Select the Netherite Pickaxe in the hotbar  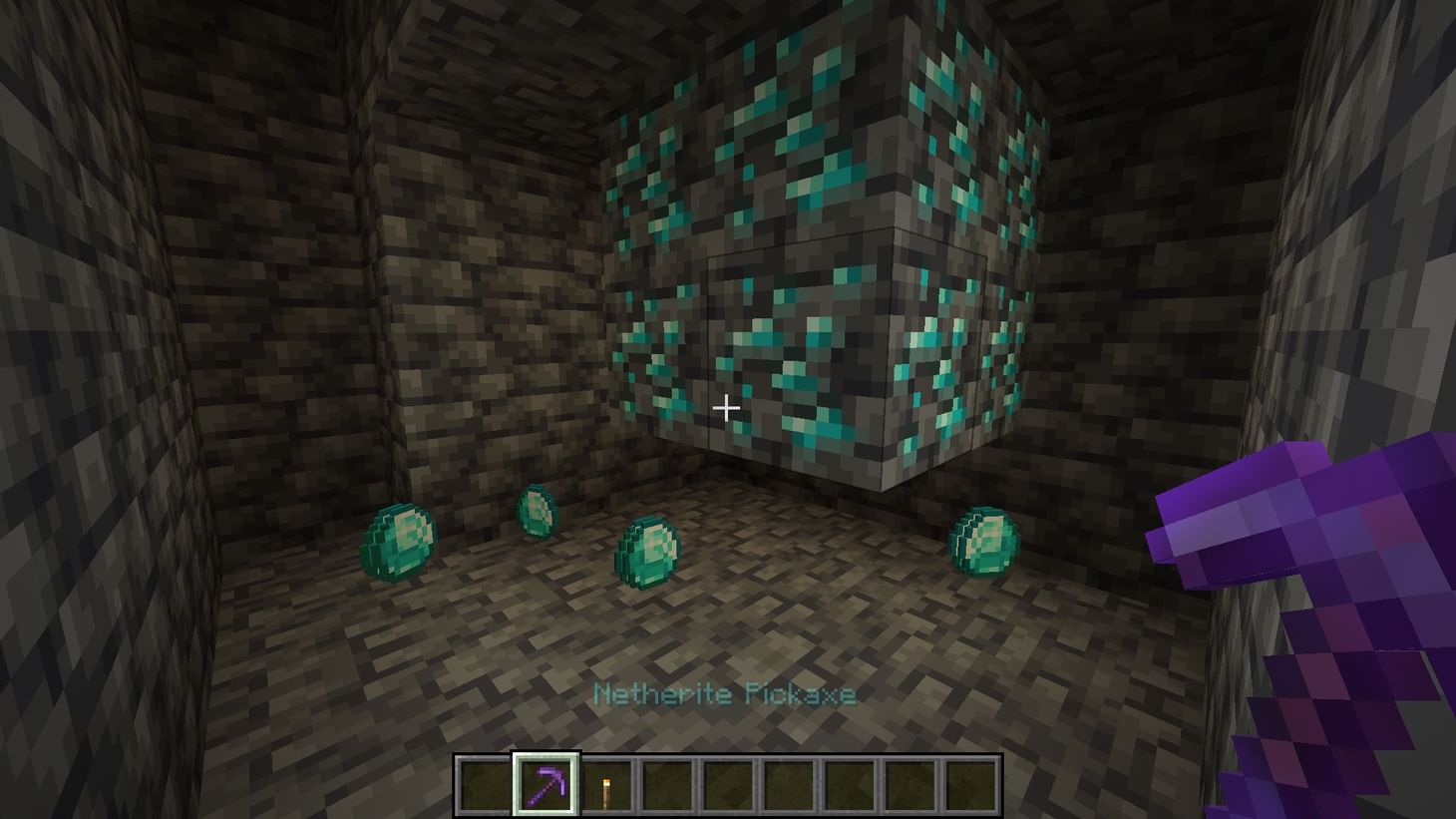tap(545, 786)
